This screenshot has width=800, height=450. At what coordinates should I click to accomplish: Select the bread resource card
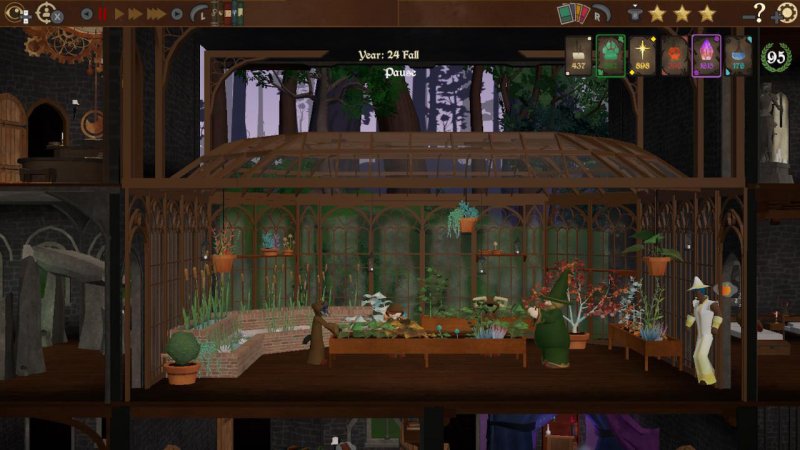(579, 56)
